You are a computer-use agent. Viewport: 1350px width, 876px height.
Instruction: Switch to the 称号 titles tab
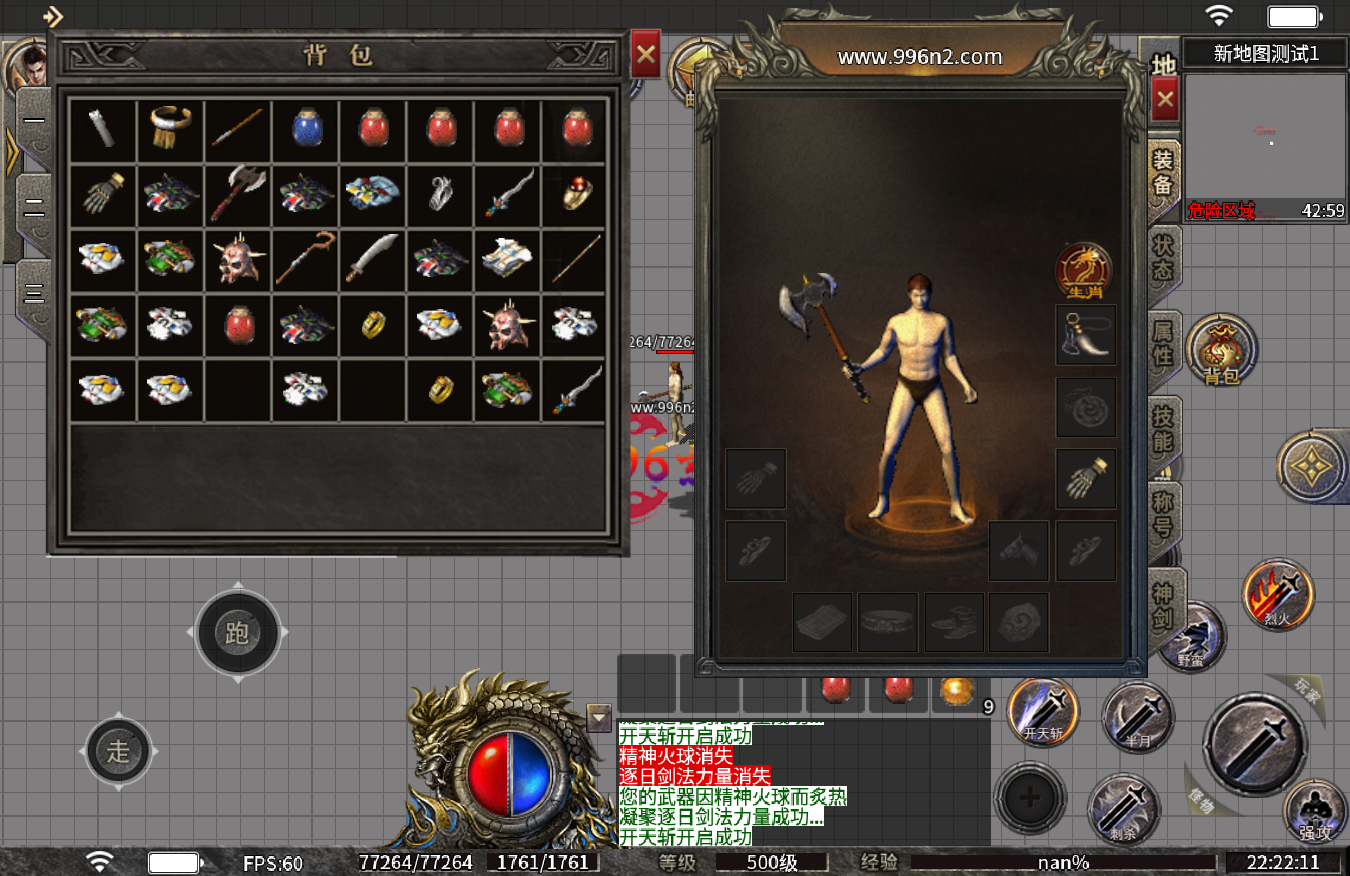(x=1164, y=514)
